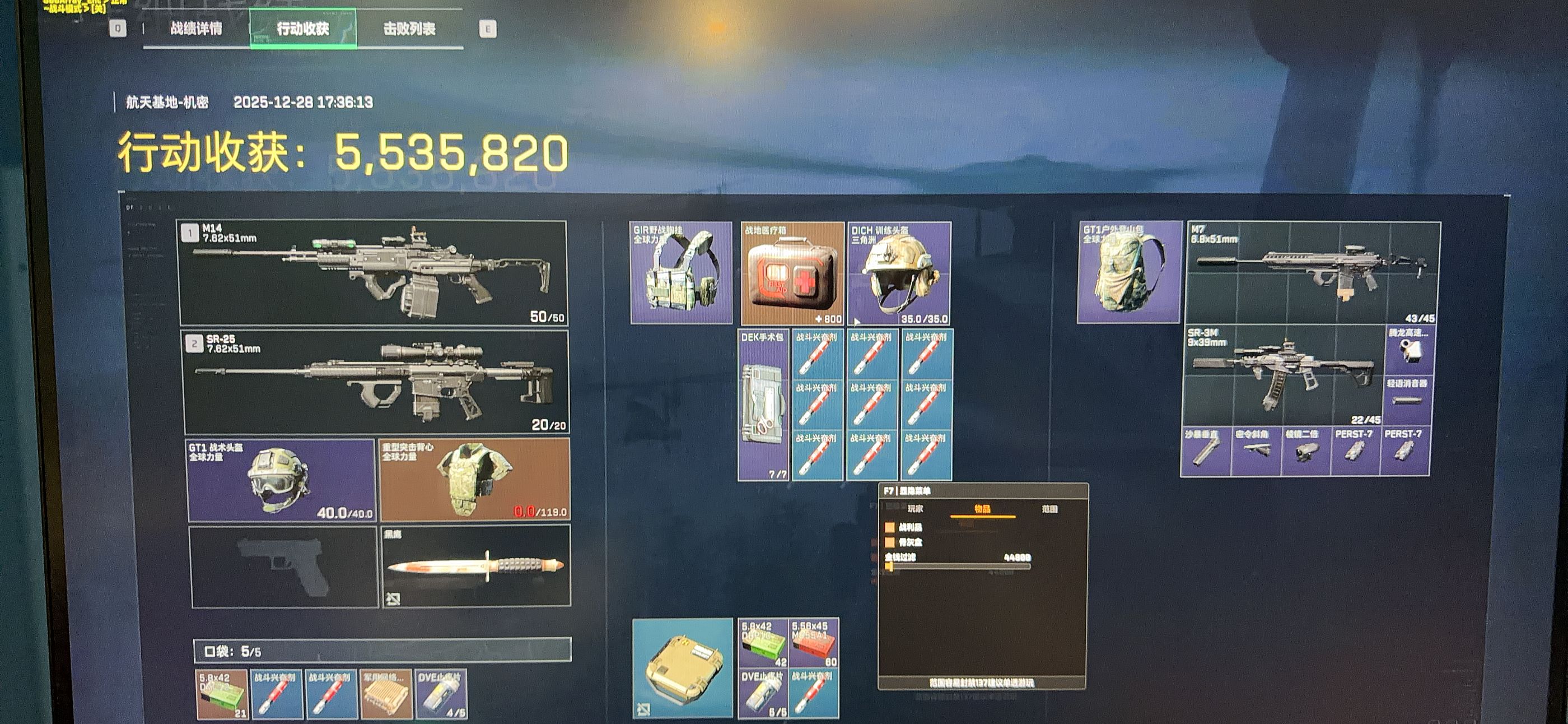Image resolution: width=1568 pixels, height=724 pixels.
Task: Select the 军用网络 item in pockets
Action: pos(386,694)
